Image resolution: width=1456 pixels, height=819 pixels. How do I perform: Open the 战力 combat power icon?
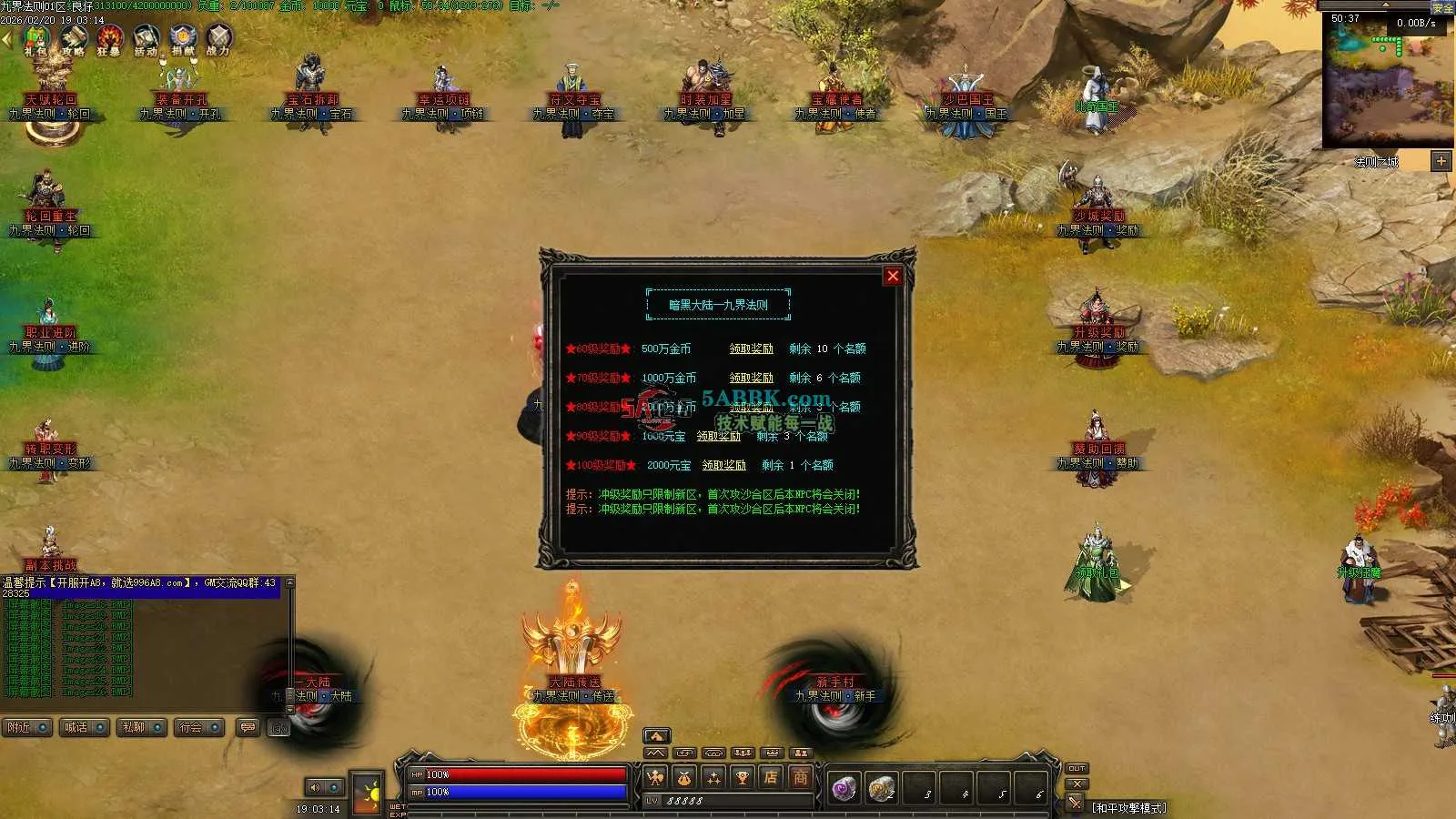point(218,40)
